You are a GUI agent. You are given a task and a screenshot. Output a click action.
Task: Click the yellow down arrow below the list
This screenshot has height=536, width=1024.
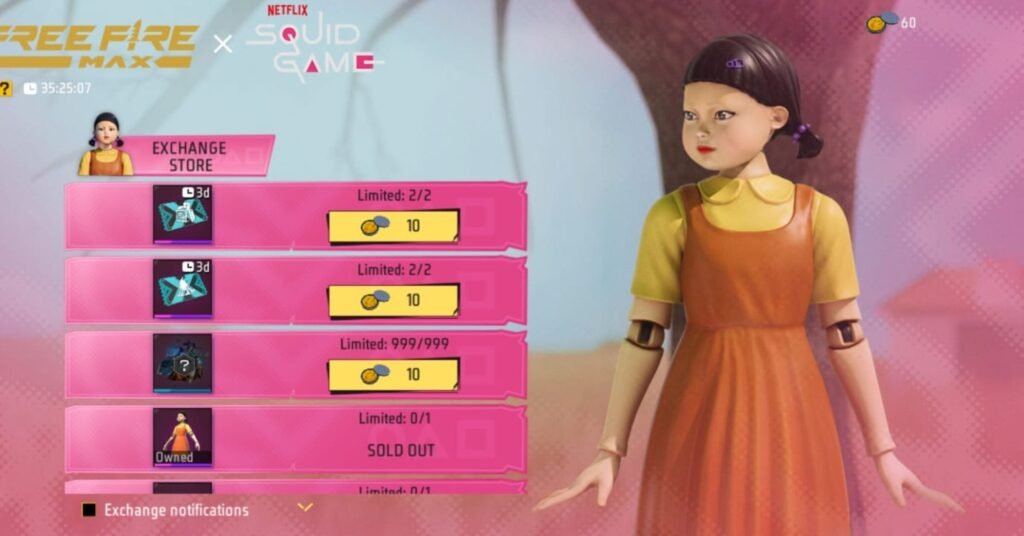click(305, 508)
